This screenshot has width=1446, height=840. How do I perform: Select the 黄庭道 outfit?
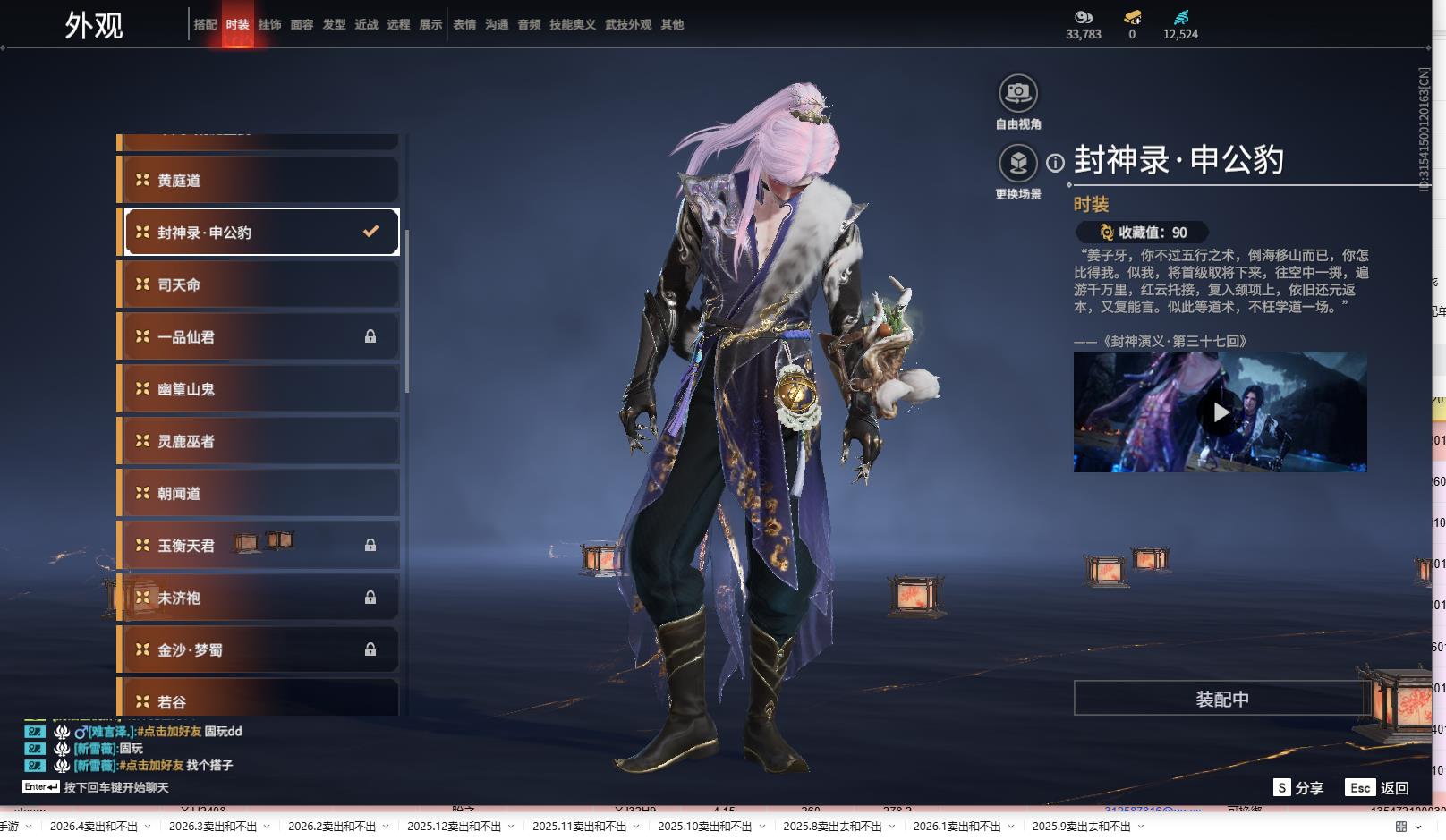(x=259, y=181)
